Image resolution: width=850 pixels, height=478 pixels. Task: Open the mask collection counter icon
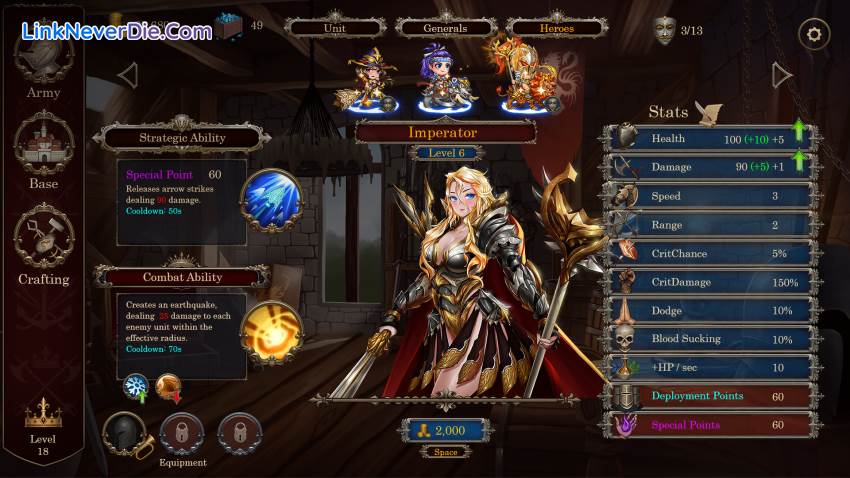[x=664, y=30]
